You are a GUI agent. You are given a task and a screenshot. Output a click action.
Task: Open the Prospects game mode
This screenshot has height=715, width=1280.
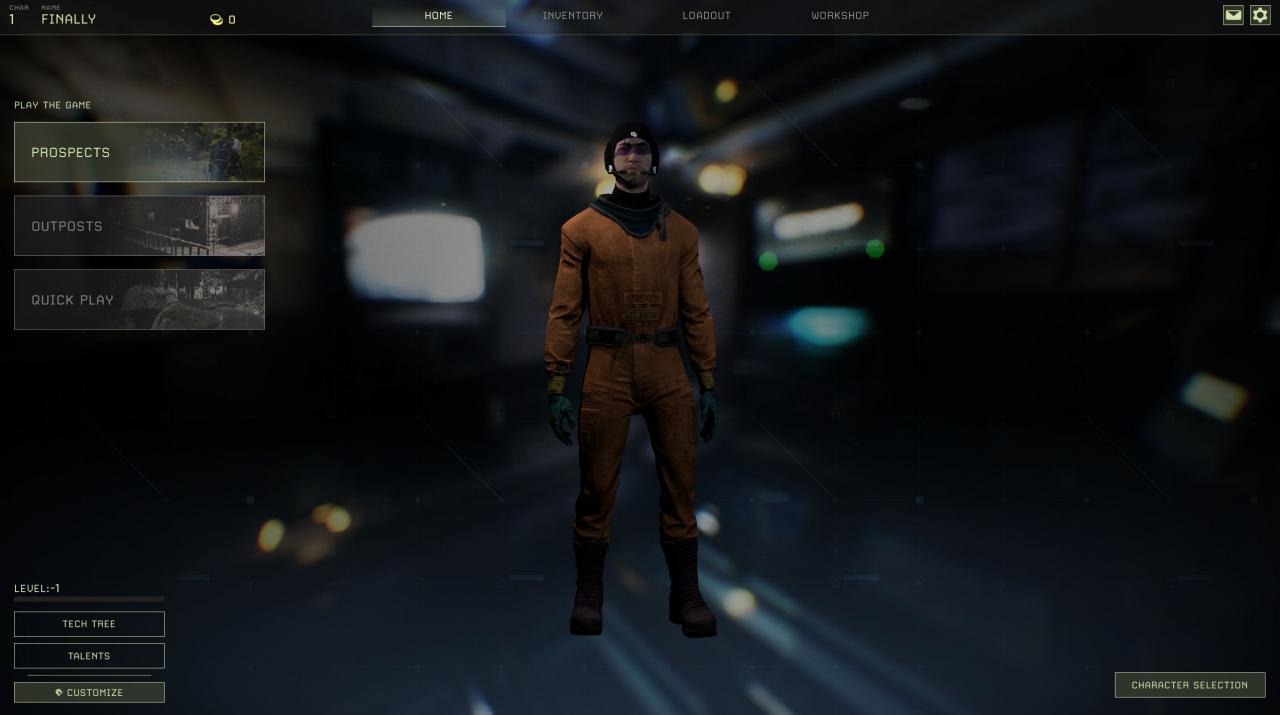click(x=139, y=152)
